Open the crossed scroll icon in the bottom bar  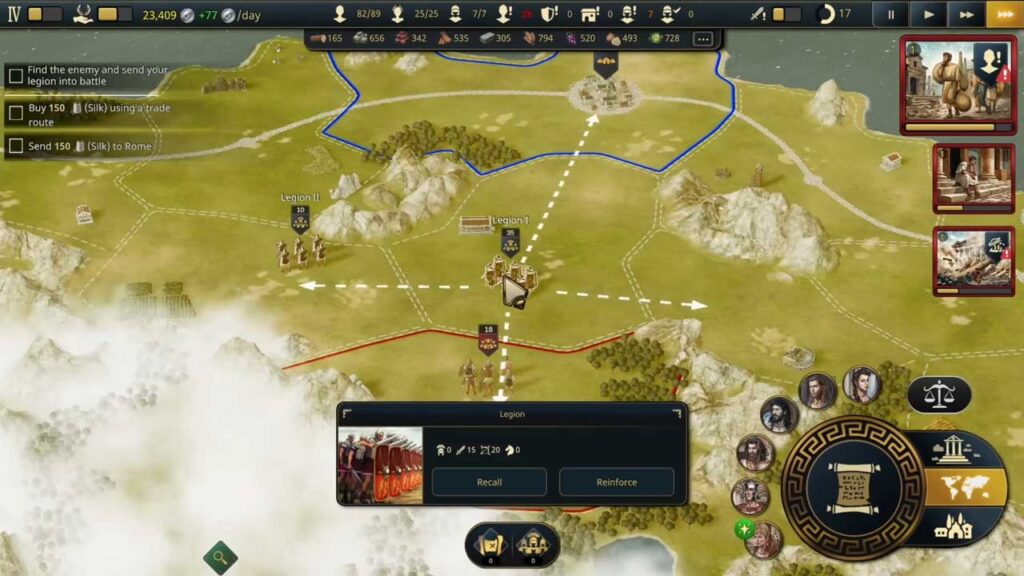[x=489, y=545]
